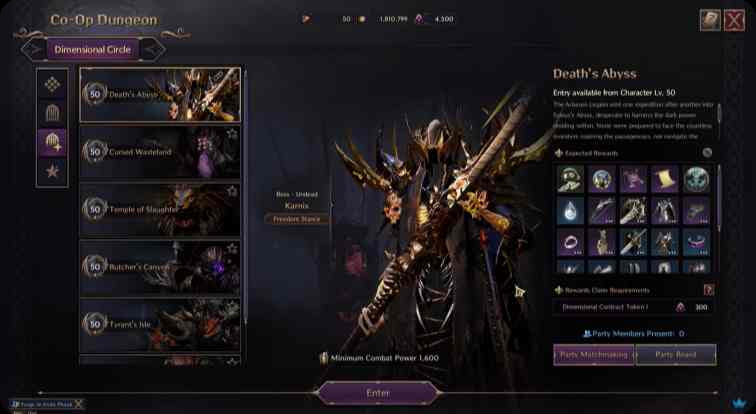756x414 pixels.
Task: Choose the Cursed Wasteland dungeon
Action: tap(160, 152)
